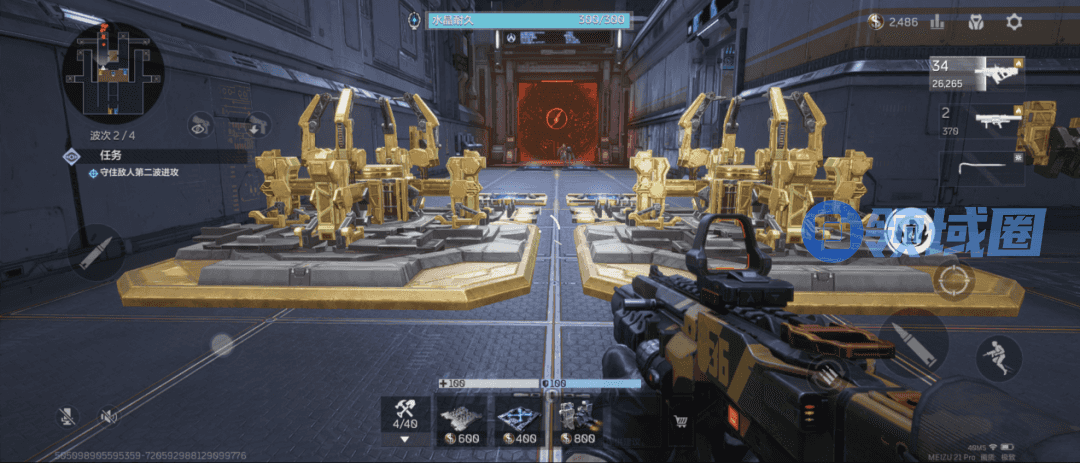This screenshot has width=1080, height=463.
Task: Toggle the crouch stance button
Action: pyautogui.click(x=998, y=357)
